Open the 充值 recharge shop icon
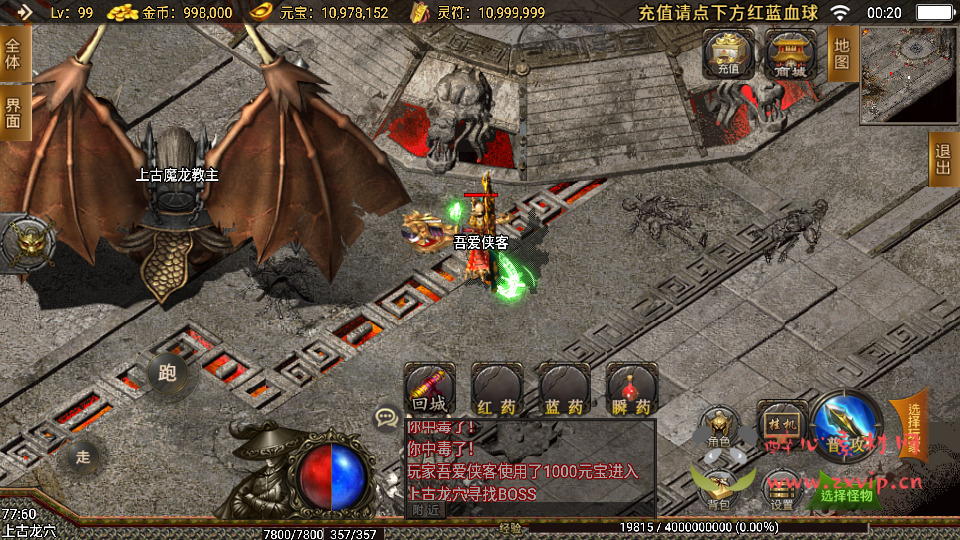 727,52
